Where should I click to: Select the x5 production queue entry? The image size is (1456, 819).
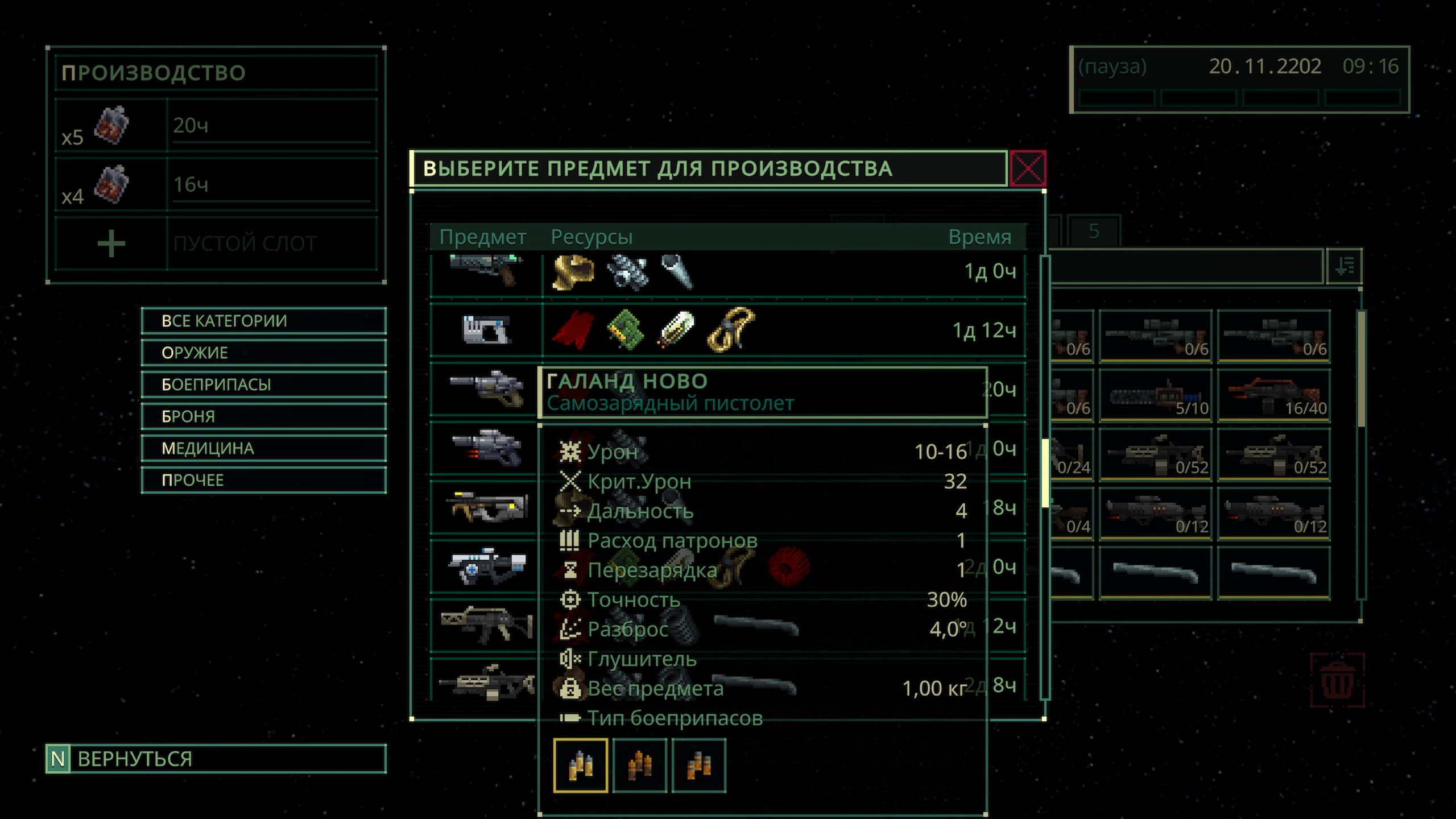[216, 125]
